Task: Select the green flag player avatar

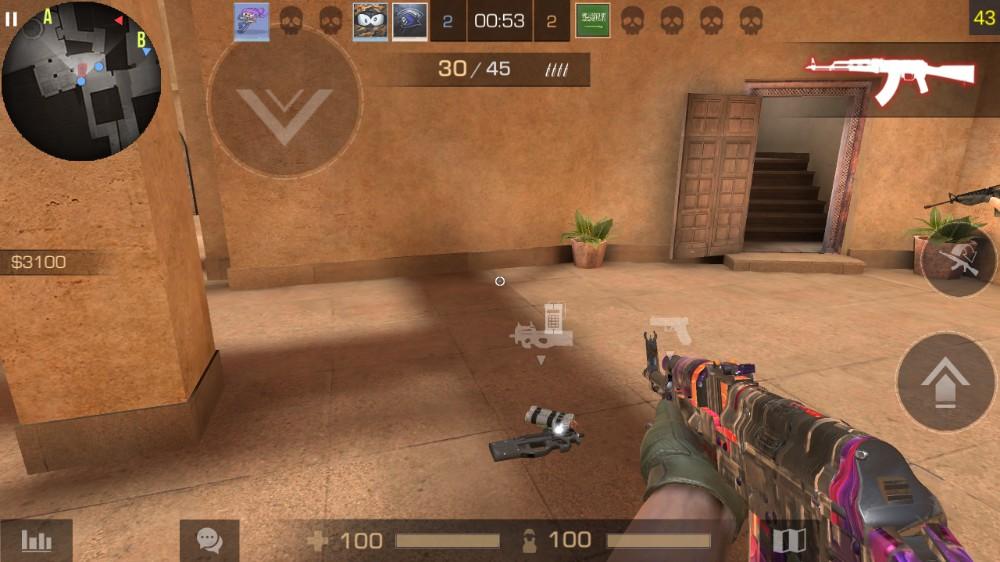Action: pos(592,21)
